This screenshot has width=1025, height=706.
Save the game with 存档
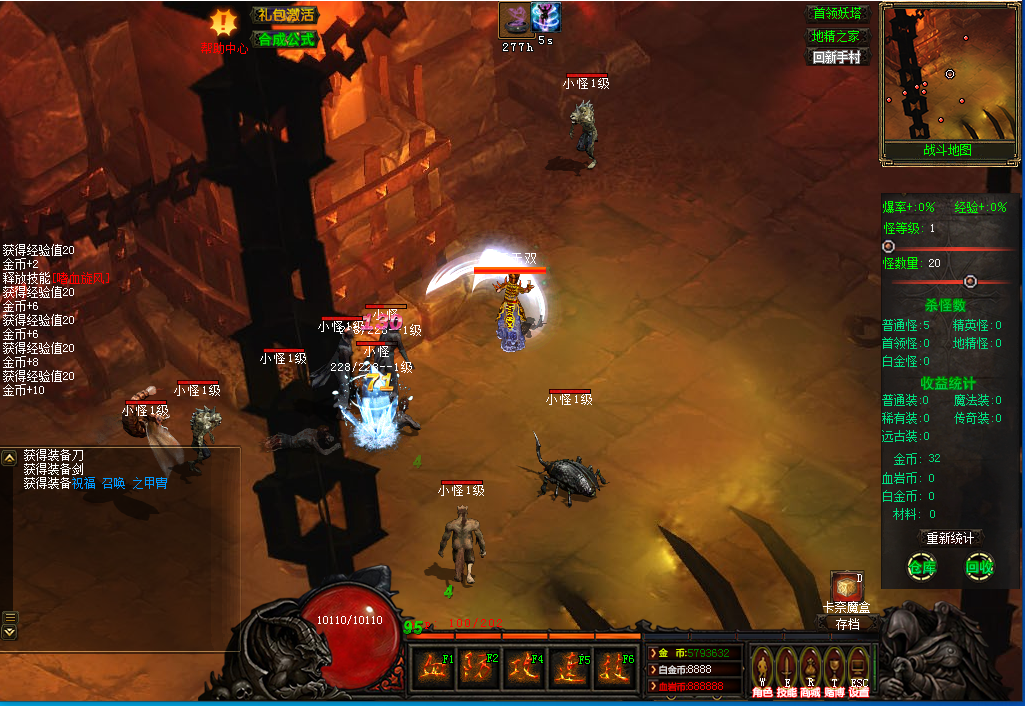846,624
